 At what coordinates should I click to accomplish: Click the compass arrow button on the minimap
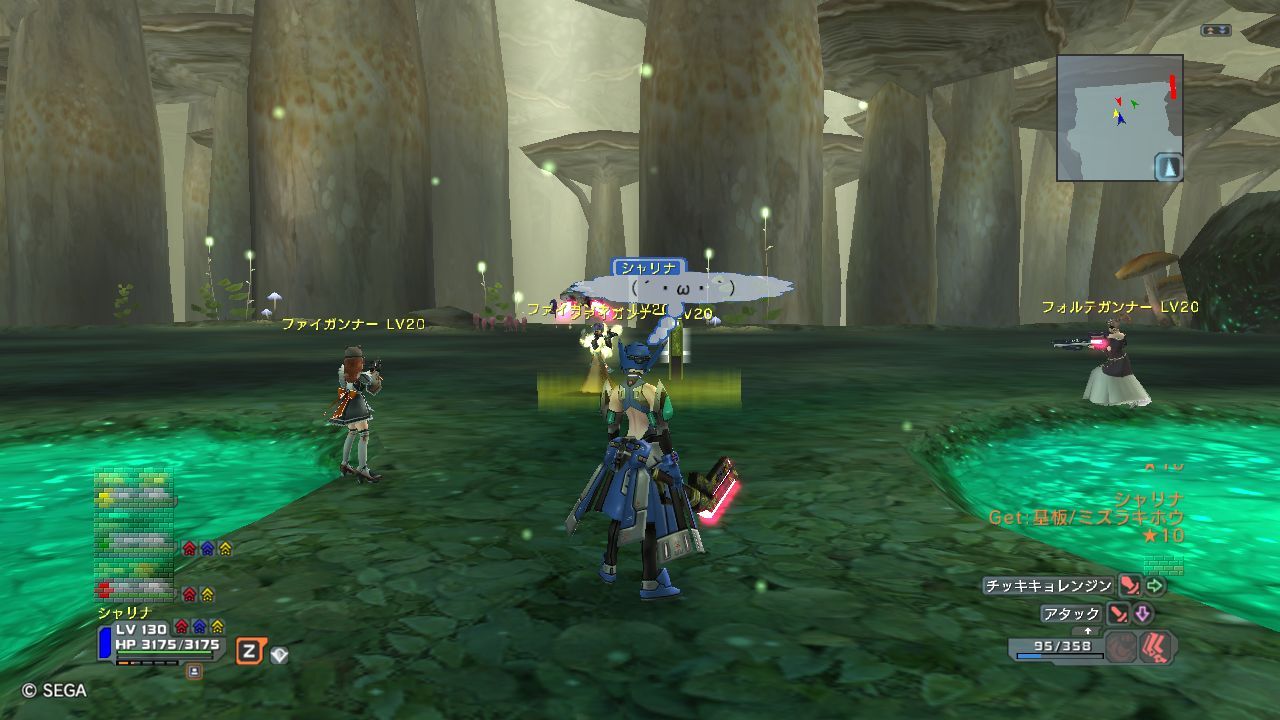1168,167
